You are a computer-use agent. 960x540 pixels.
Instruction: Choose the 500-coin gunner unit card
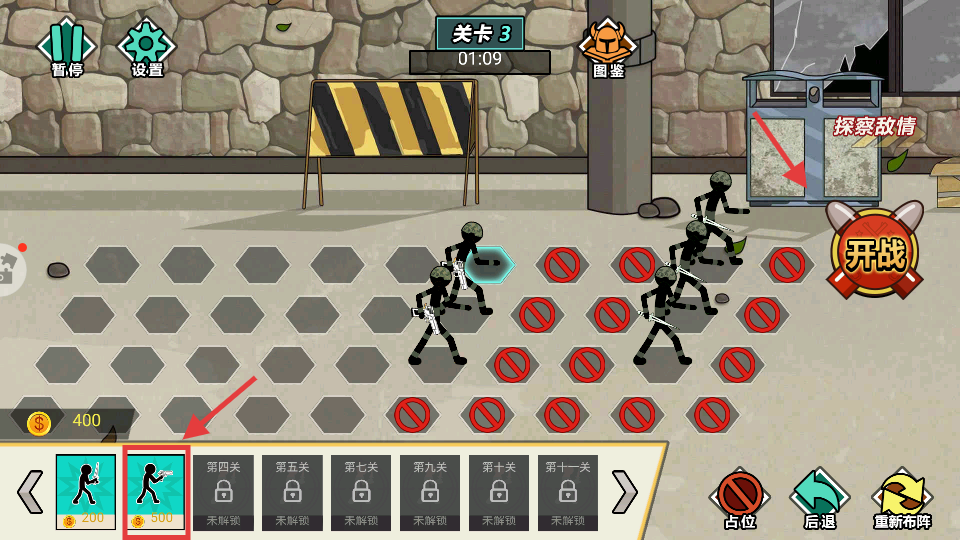coord(155,491)
